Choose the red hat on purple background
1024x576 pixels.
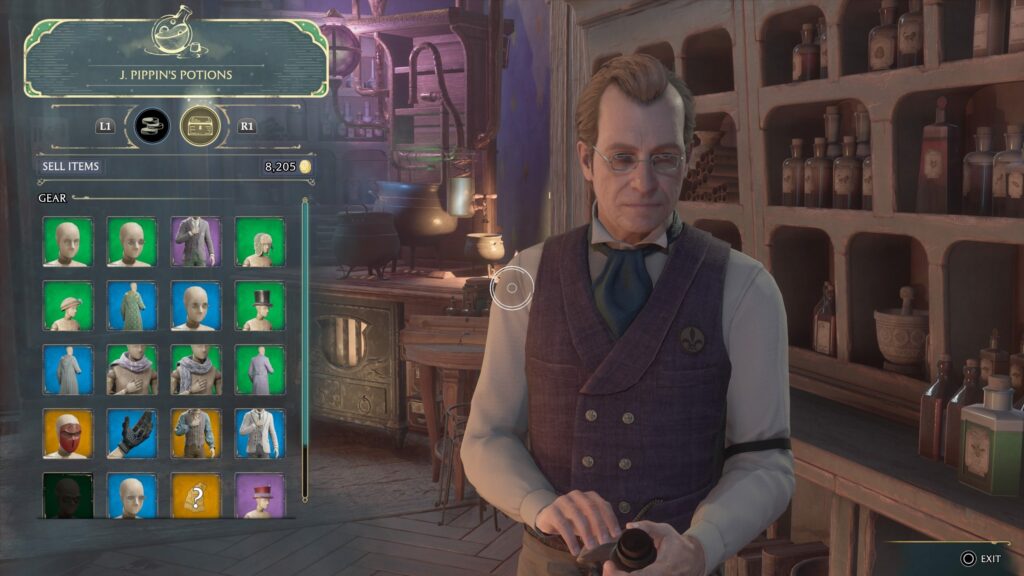(260, 496)
